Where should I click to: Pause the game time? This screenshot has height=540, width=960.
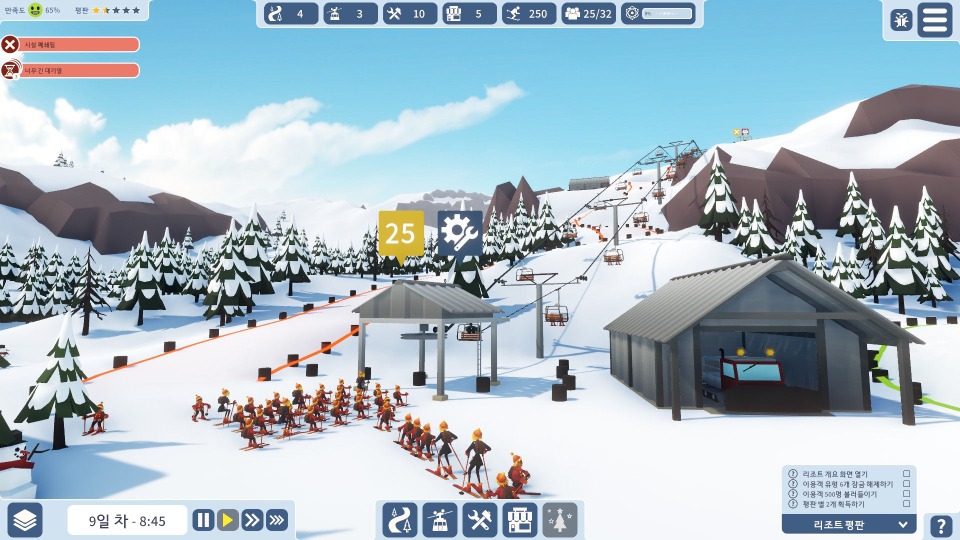203,520
